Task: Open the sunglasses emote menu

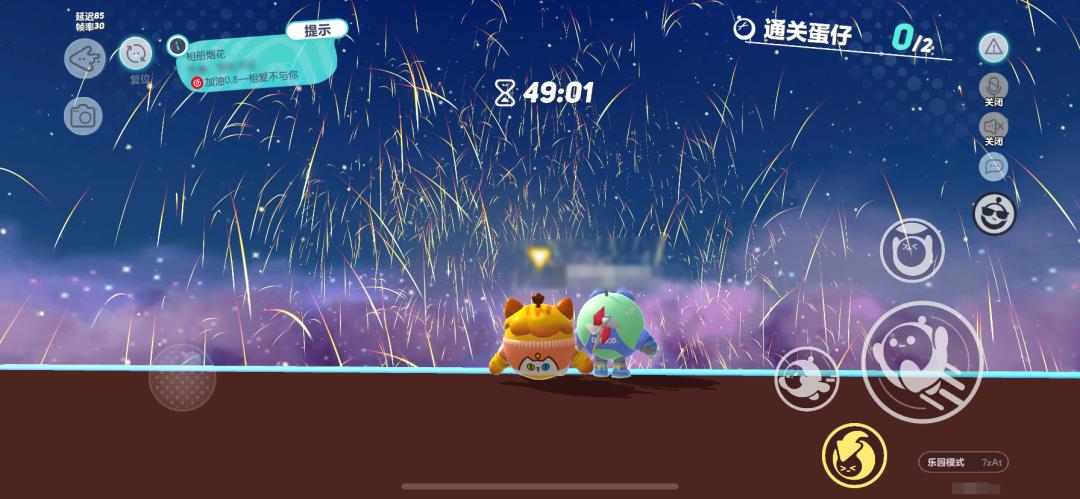Action: (994, 213)
